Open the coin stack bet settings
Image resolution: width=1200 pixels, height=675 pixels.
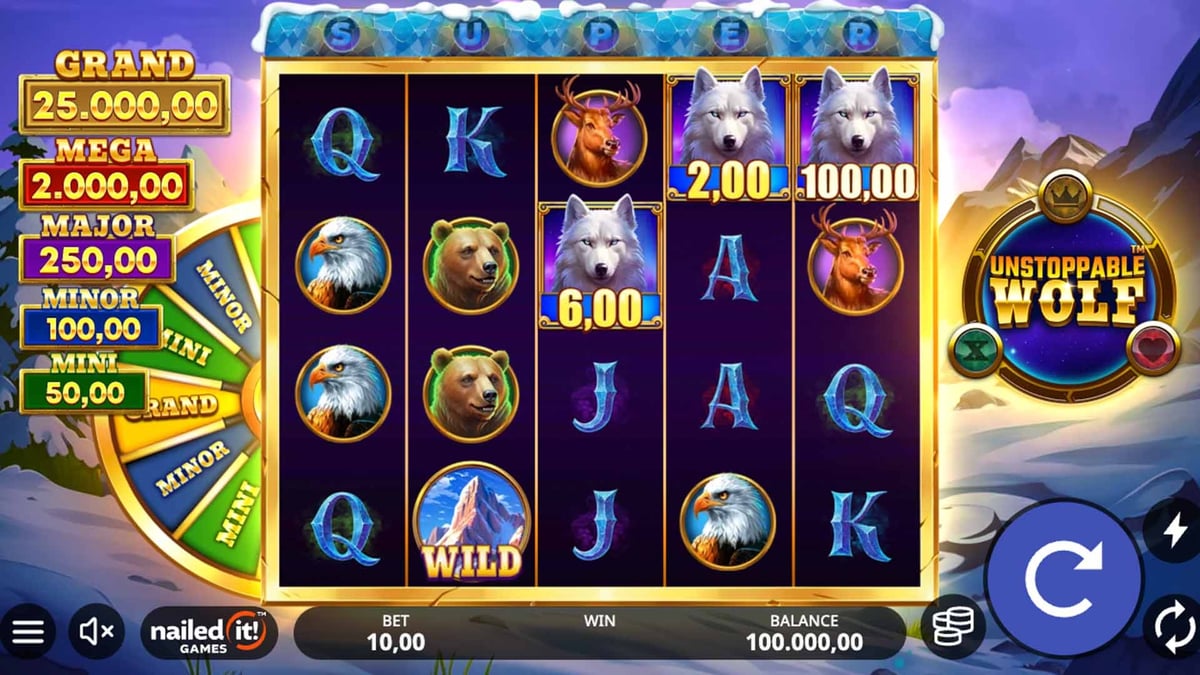pyautogui.click(x=953, y=627)
